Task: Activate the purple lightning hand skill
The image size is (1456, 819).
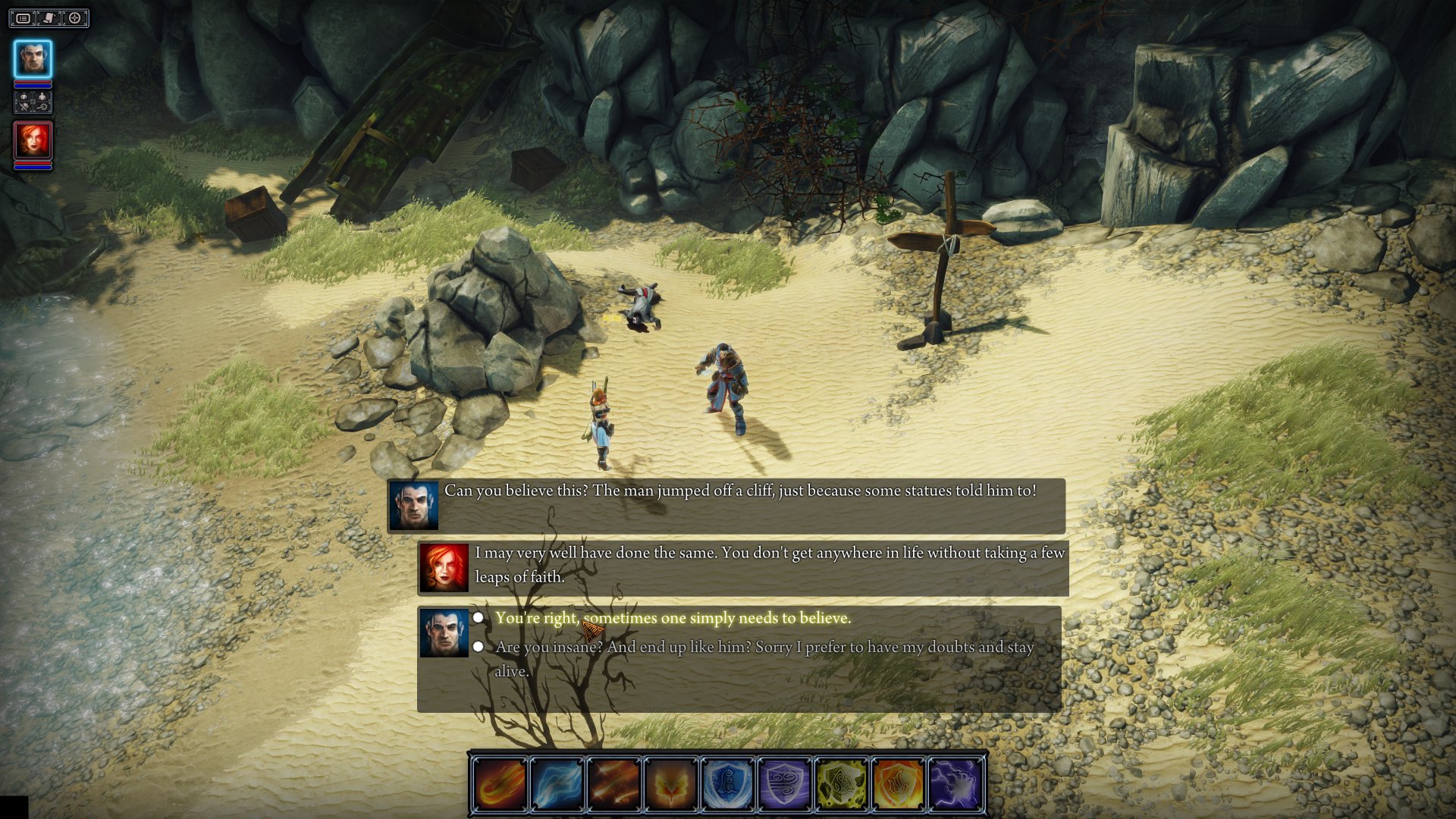Action: tap(955, 784)
